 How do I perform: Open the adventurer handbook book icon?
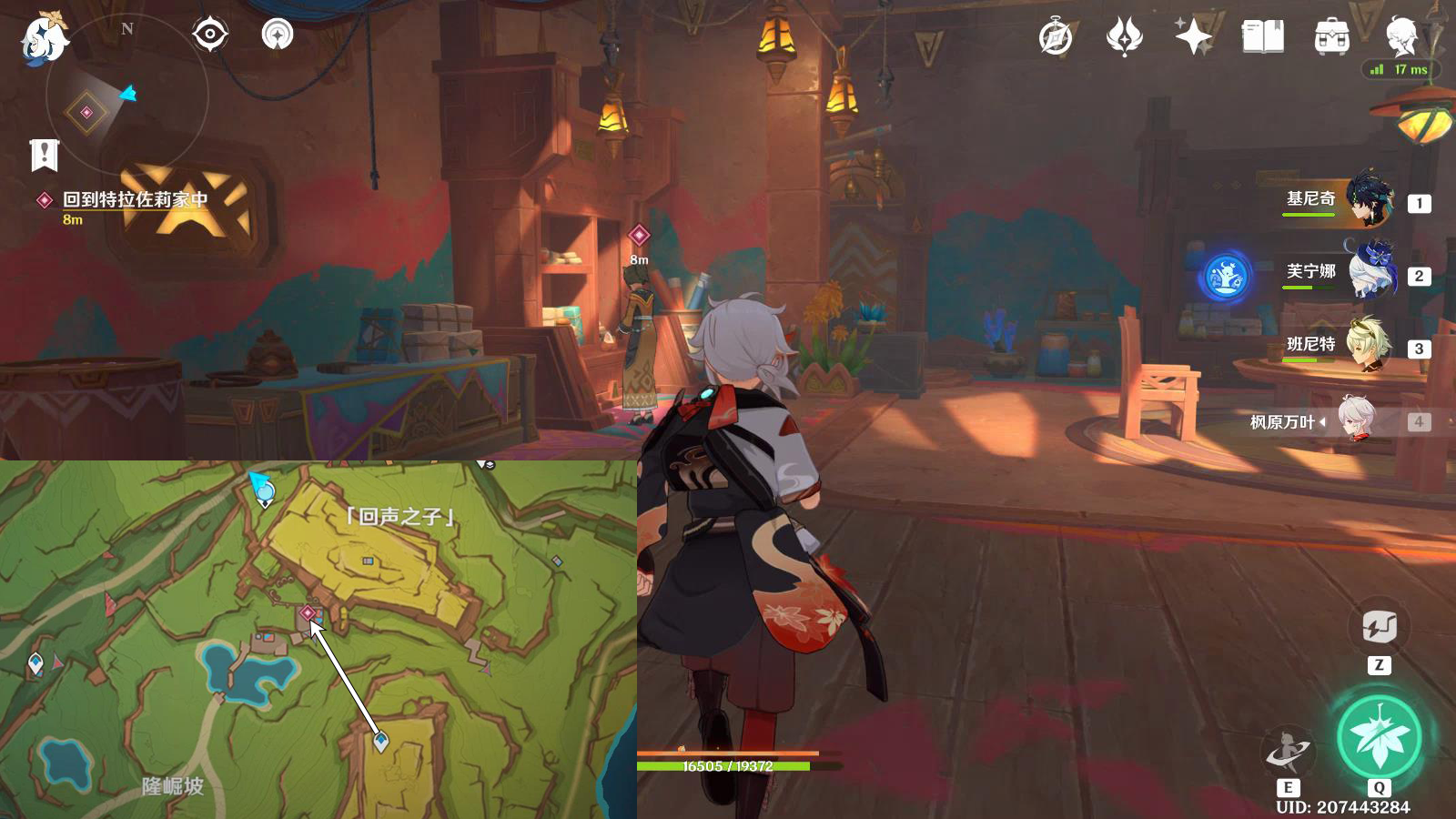tap(1262, 37)
